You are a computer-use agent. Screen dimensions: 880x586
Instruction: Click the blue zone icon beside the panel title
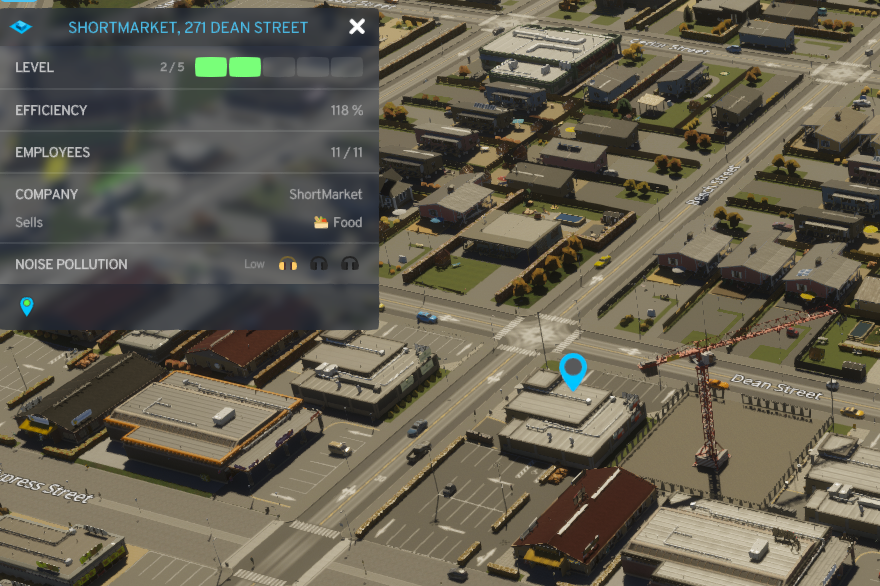20,27
